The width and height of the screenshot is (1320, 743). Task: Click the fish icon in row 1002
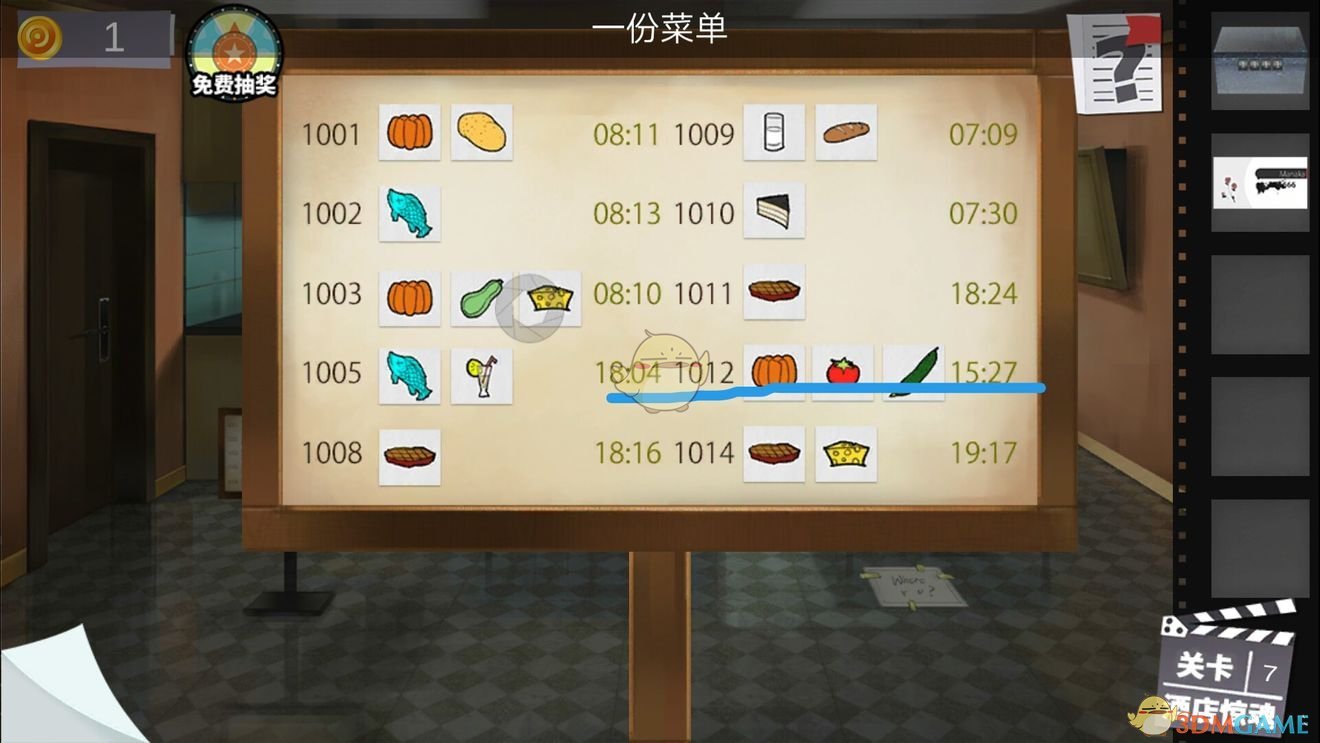(x=409, y=213)
